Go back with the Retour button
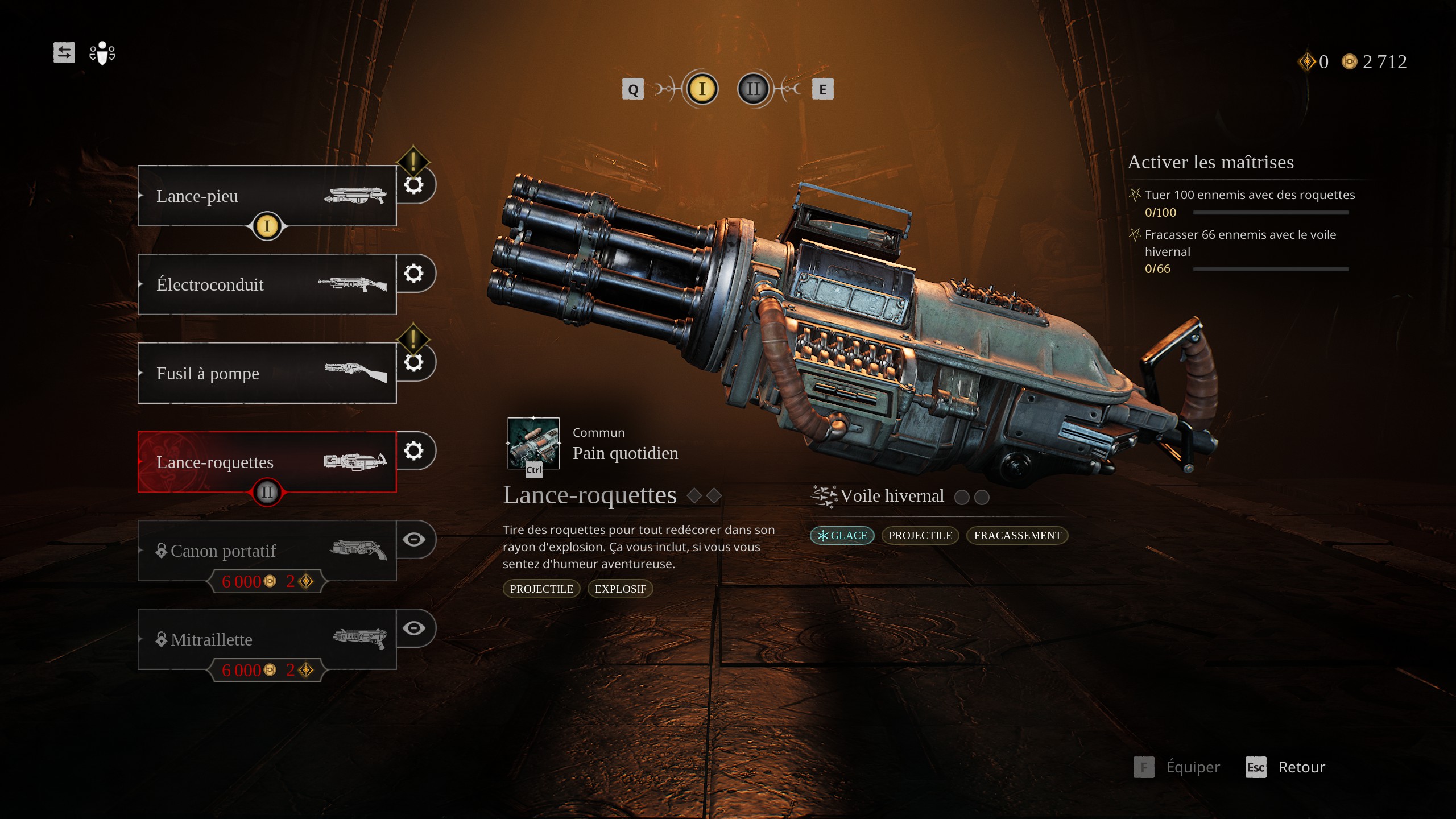1456x819 pixels. (1285, 767)
